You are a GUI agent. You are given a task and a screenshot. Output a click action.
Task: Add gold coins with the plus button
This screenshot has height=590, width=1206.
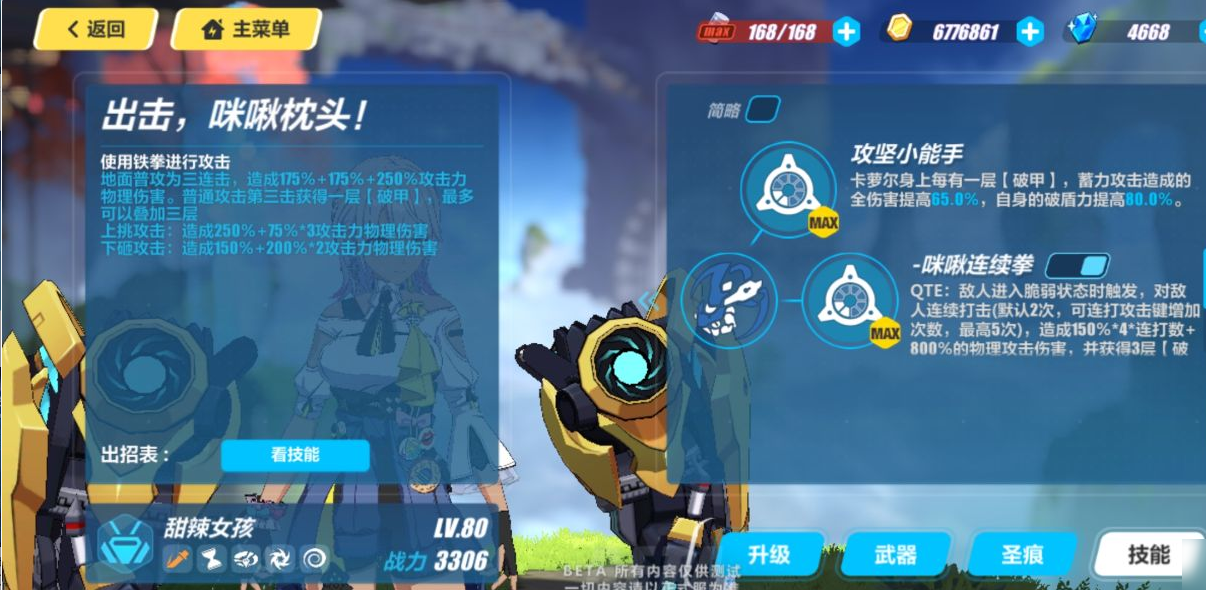[1029, 32]
